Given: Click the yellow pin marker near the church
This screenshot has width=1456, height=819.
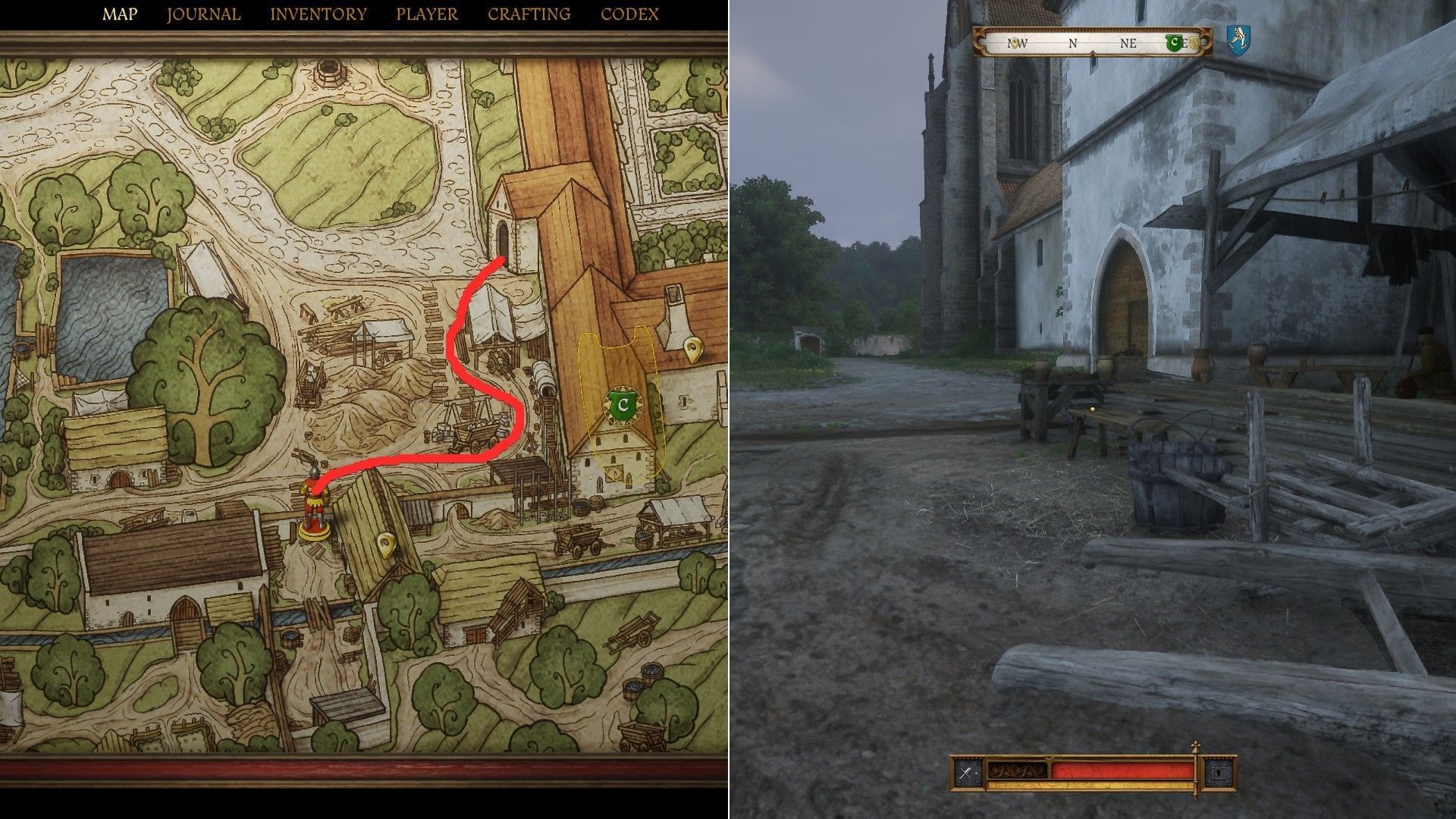Looking at the screenshot, I should click(692, 347).
